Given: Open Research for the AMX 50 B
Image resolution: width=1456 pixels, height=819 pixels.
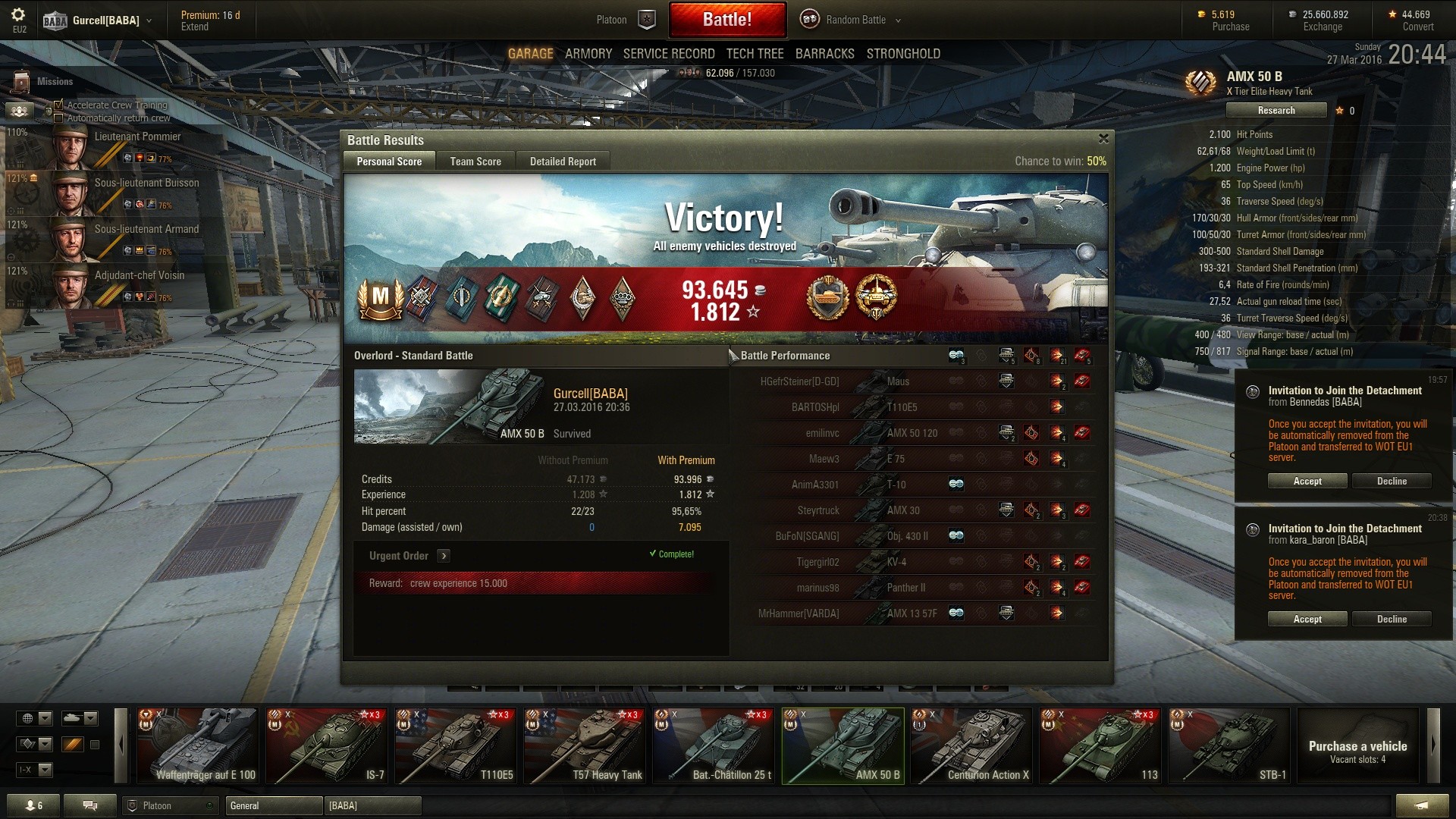Looking at the screenshot, I should coord(1276,111).
